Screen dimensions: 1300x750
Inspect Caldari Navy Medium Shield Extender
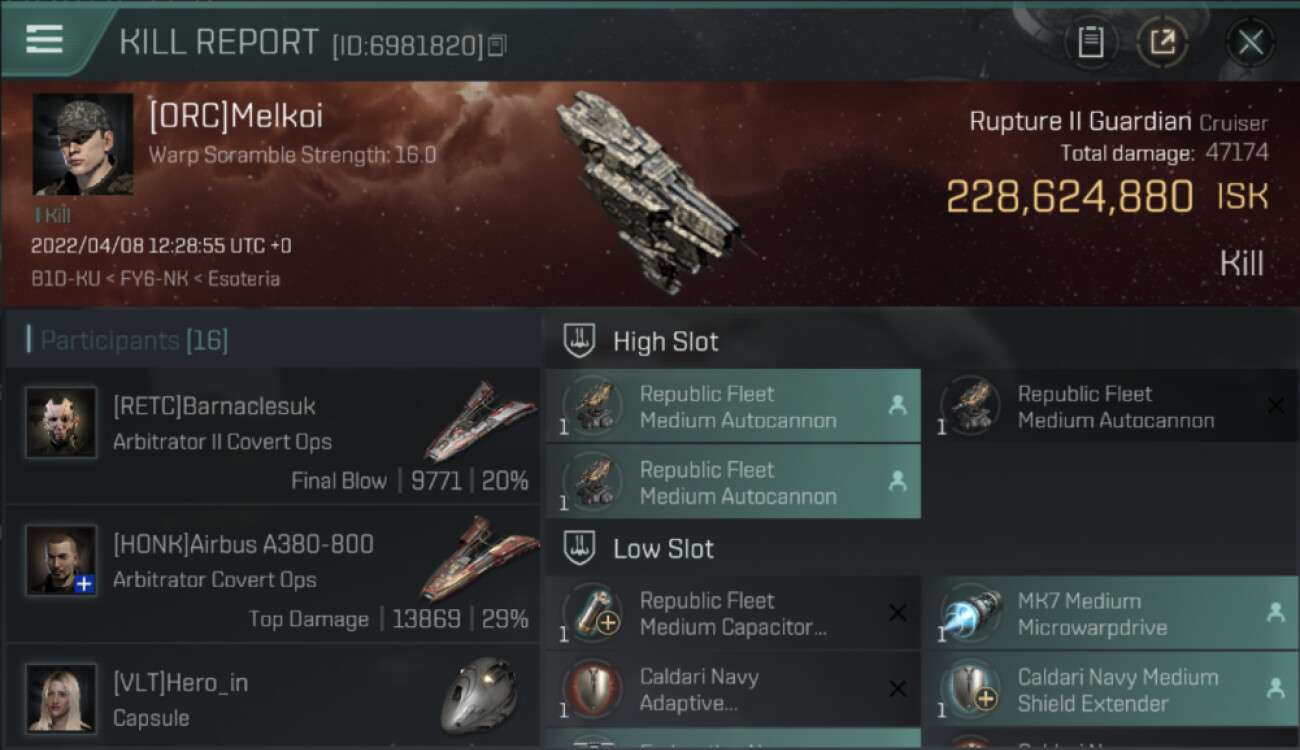tap(1110, 690)
